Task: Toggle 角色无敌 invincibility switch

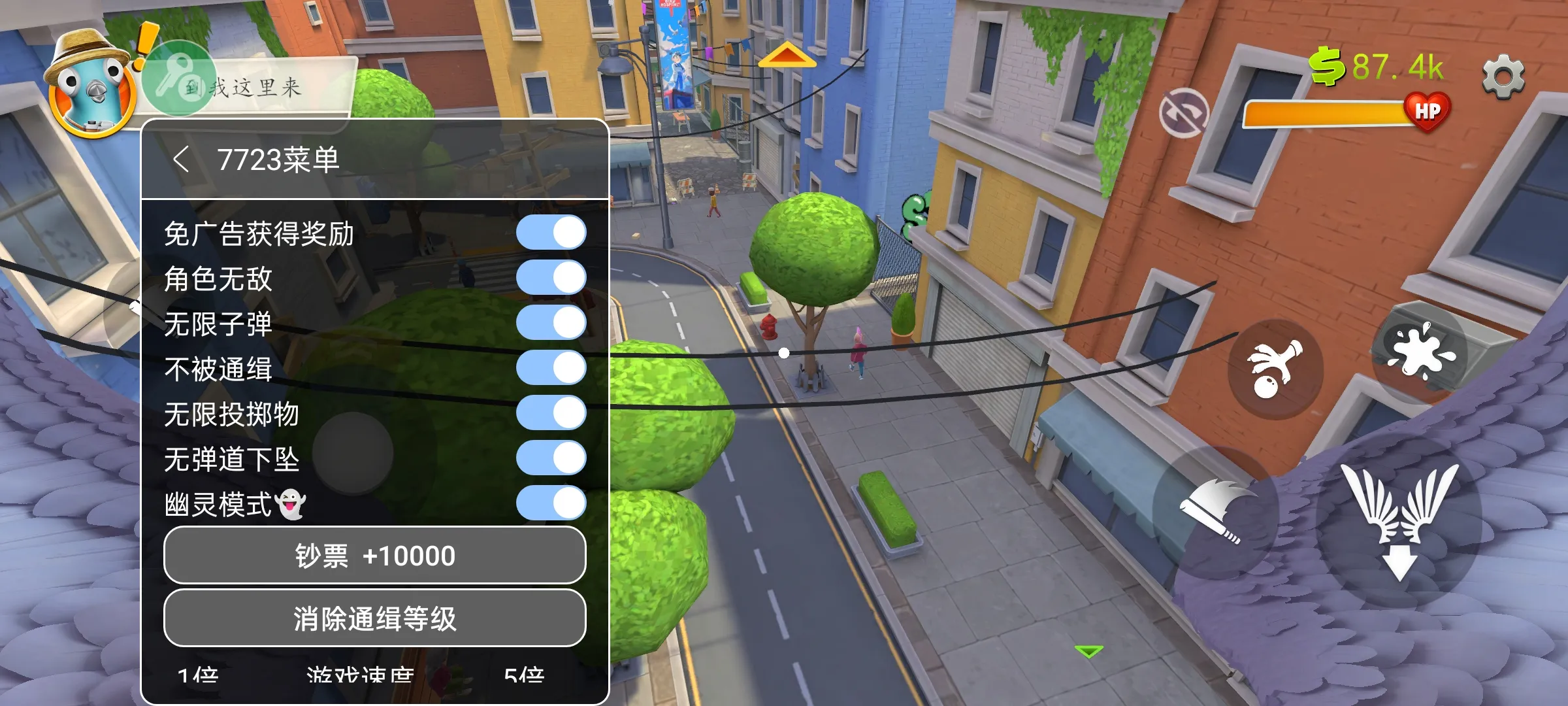Action: pyautogui.click(x=551, y=278)
